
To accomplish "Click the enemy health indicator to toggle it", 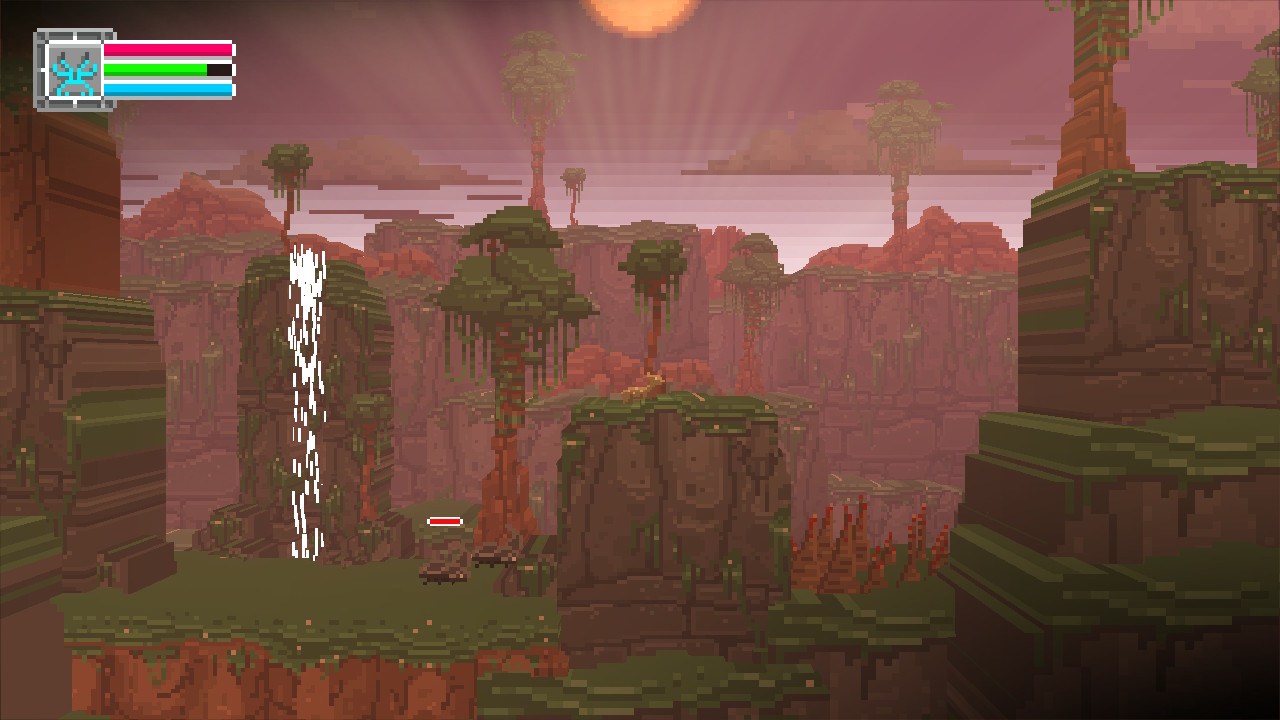I will [445, 521].
